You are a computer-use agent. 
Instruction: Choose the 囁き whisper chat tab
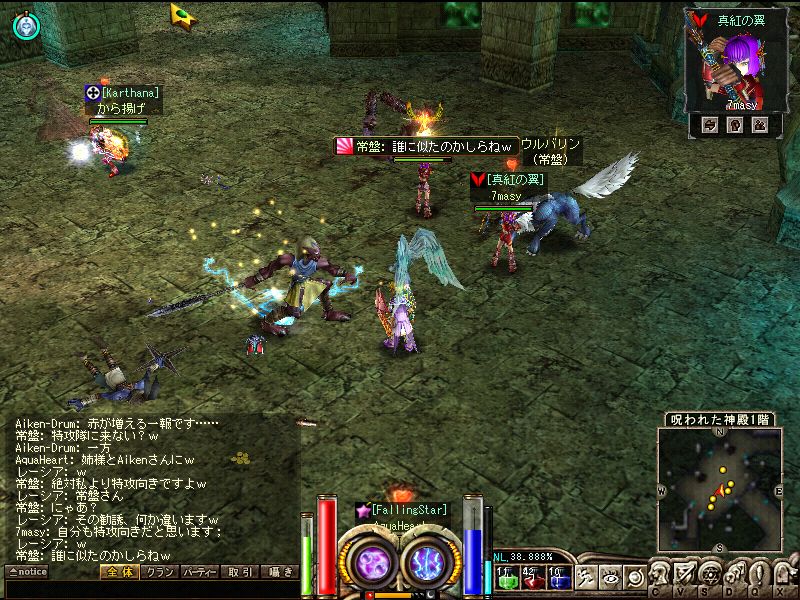tap(280, 572)
